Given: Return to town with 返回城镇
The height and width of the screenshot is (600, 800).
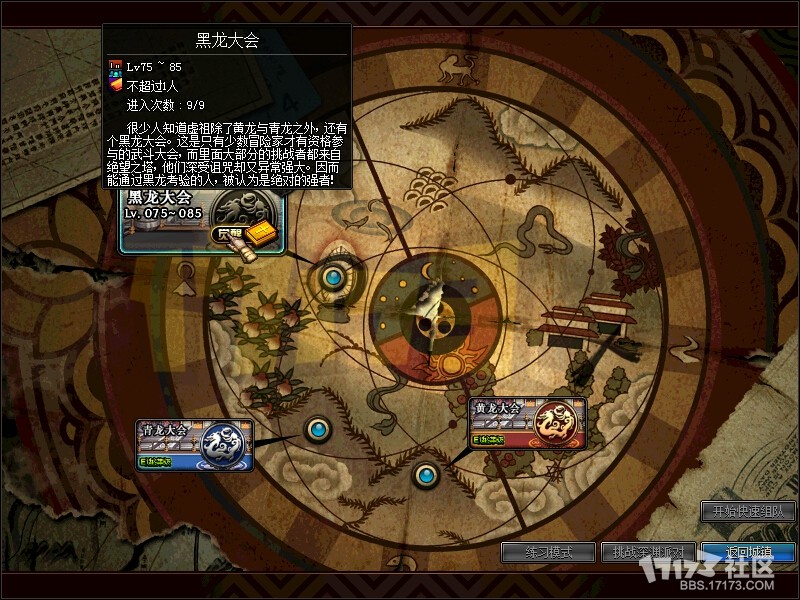Looking at the screenshot, I should point(747,552).
